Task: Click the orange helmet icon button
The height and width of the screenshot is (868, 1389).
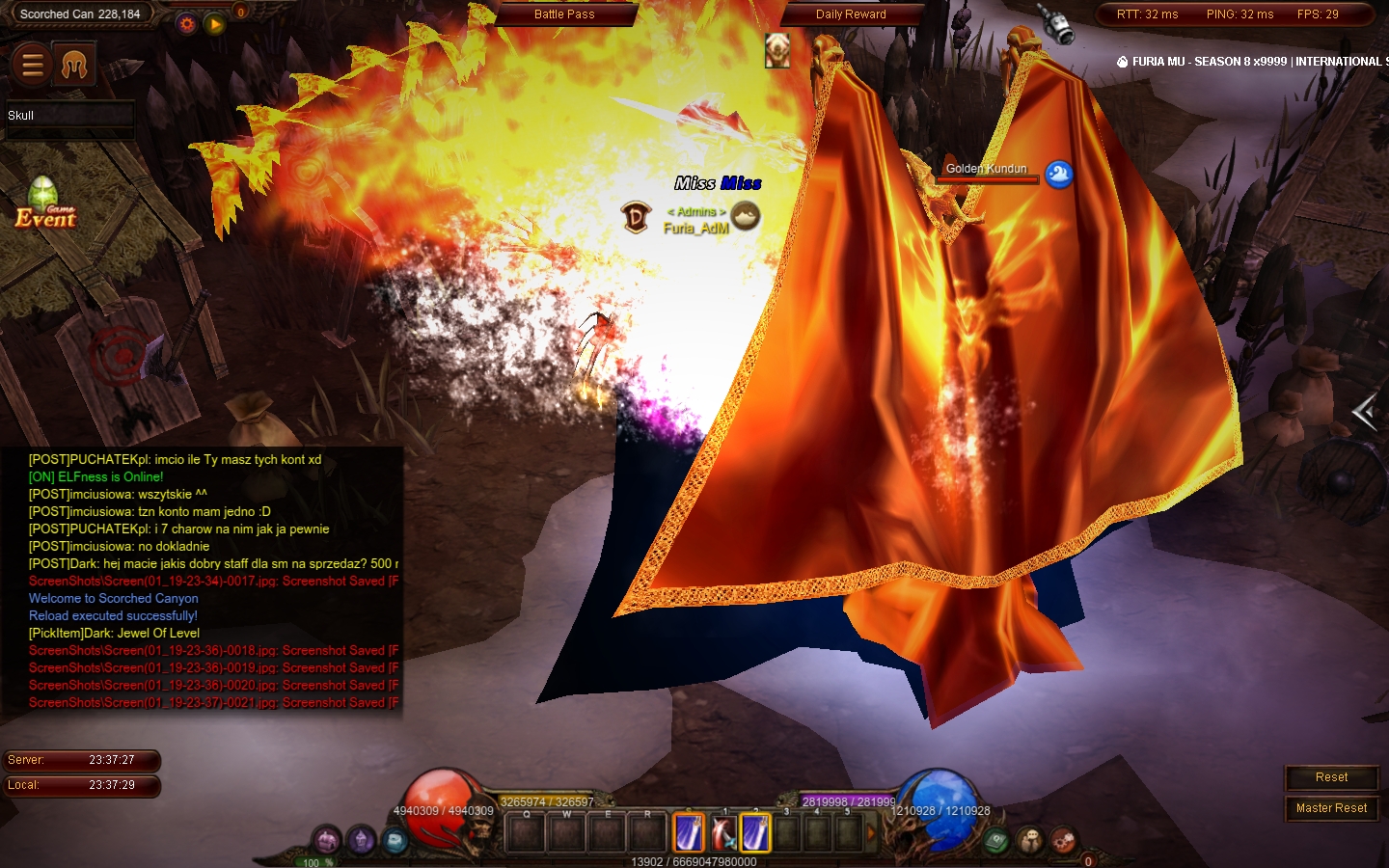Action: click(74, 65)
